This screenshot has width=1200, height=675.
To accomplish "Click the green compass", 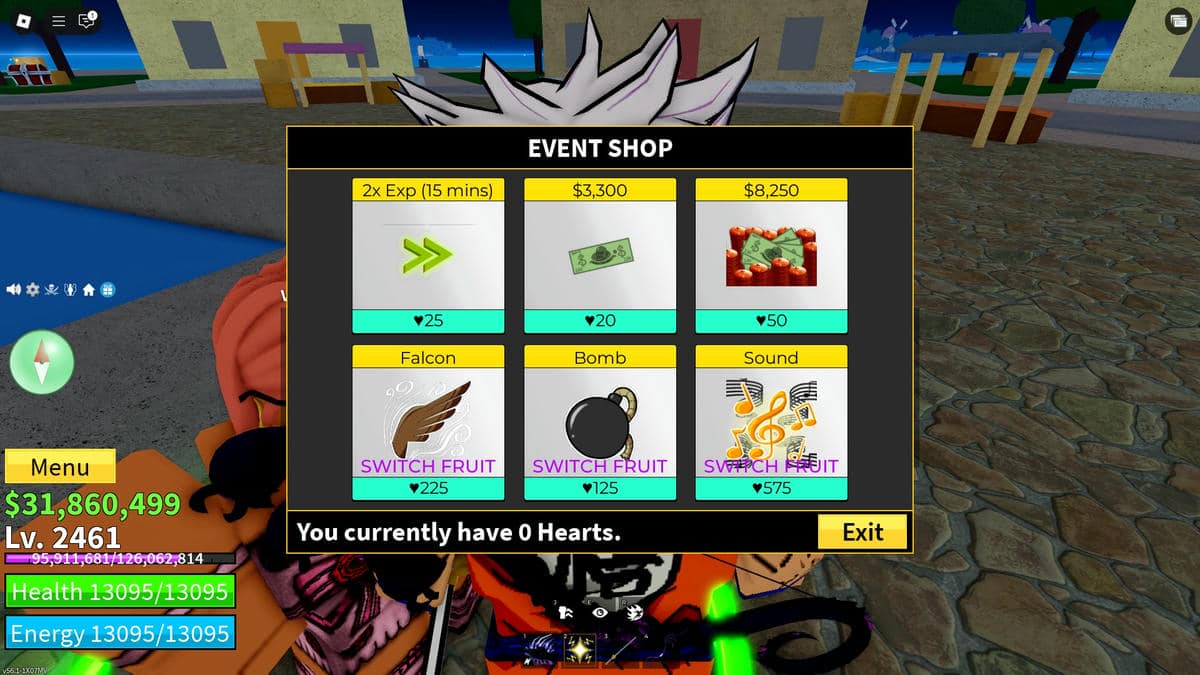I will (x=42, y=361).
